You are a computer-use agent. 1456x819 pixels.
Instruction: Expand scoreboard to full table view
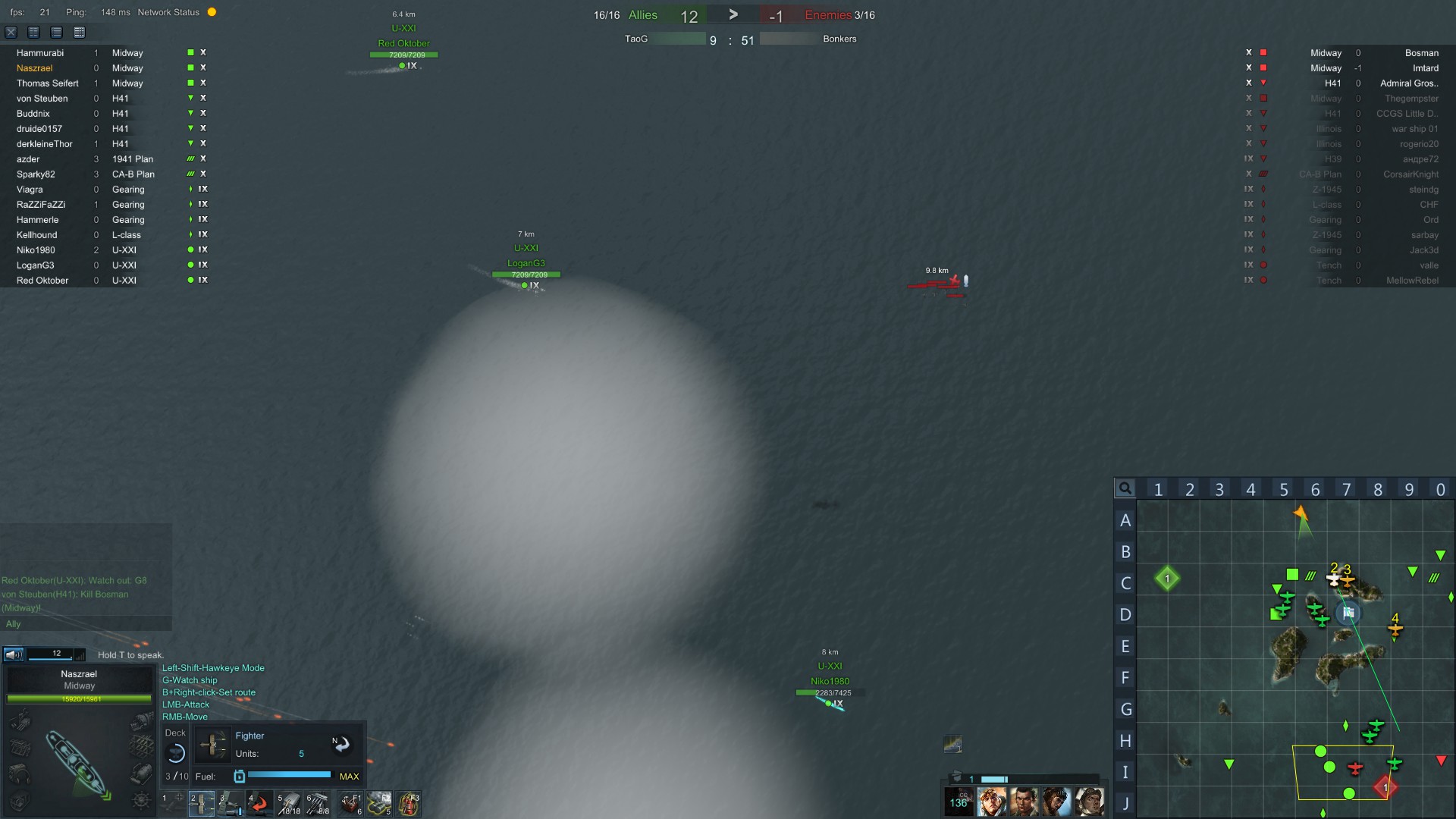coord(78,33)
